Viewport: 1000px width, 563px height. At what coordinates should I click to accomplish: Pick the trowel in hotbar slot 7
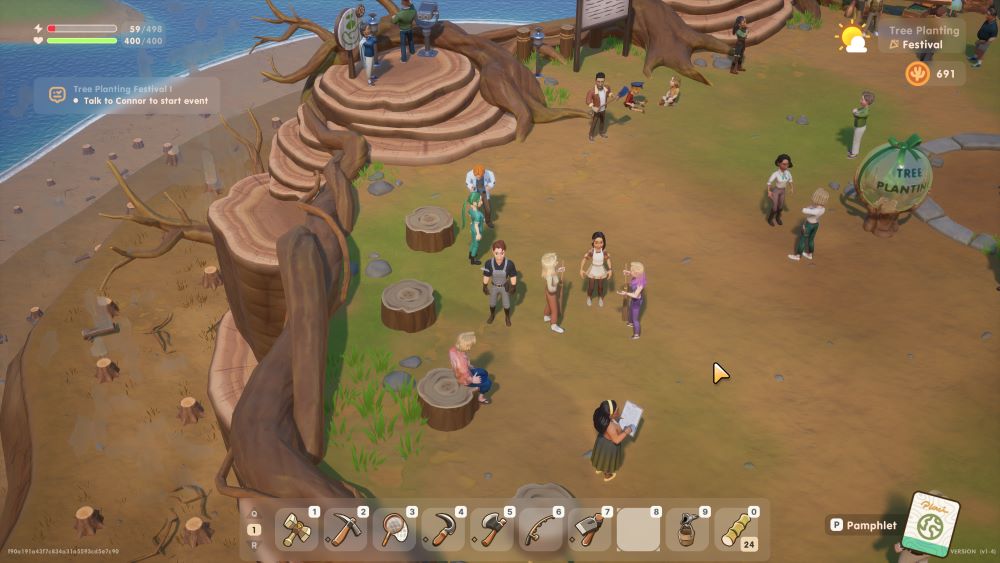pyautogui.click(x=589, y=530)
